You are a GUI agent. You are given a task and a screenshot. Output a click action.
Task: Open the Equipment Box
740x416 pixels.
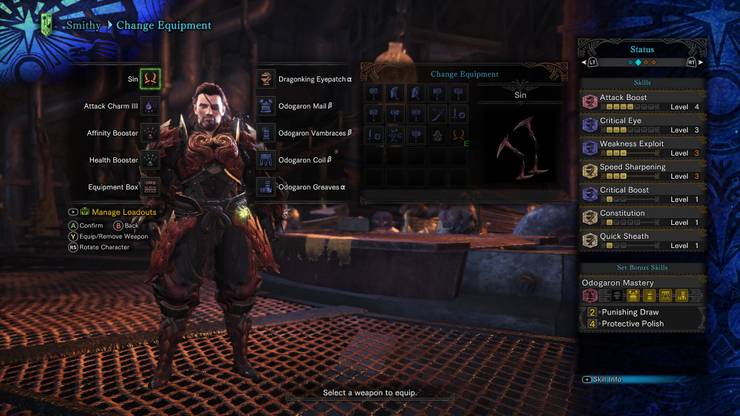[150, 186]
